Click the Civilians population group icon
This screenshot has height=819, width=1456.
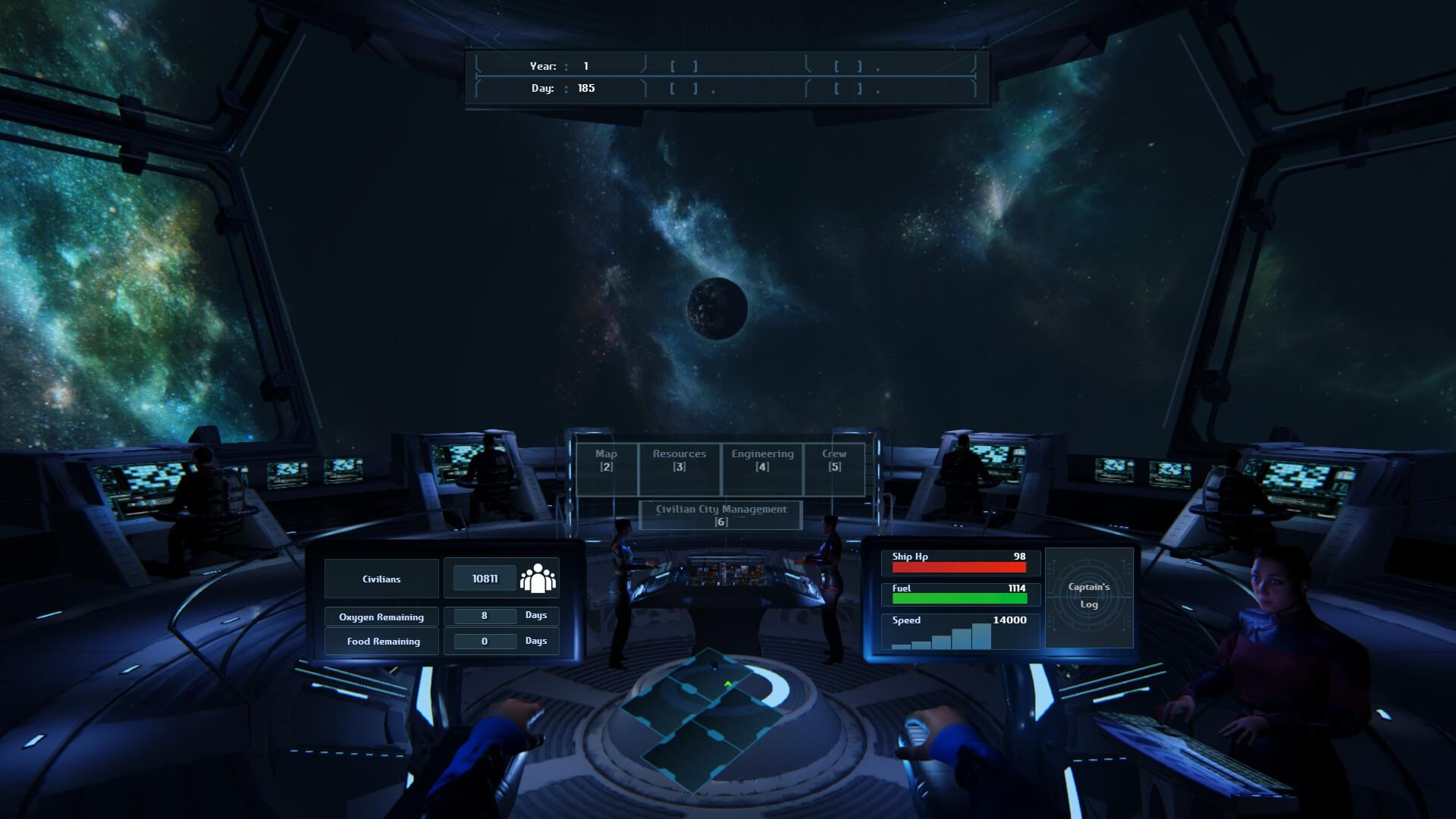point(539,577)
